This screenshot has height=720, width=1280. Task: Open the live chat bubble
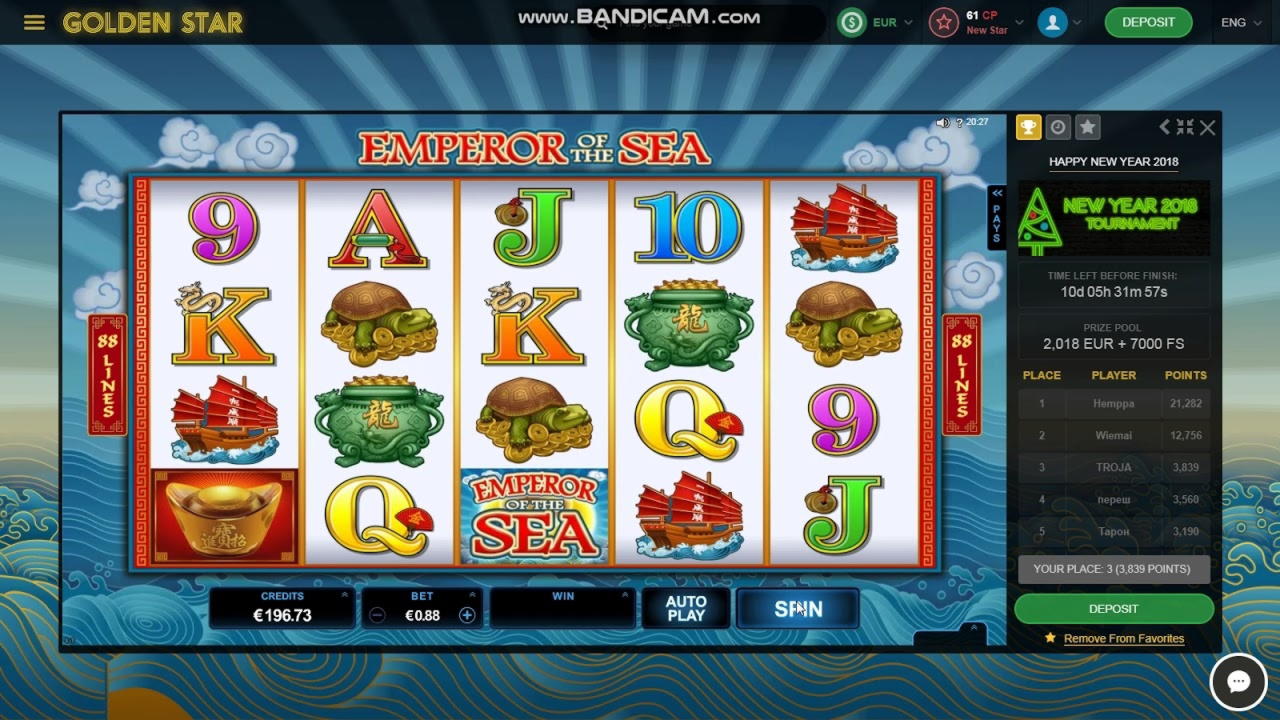[1238, 682]
